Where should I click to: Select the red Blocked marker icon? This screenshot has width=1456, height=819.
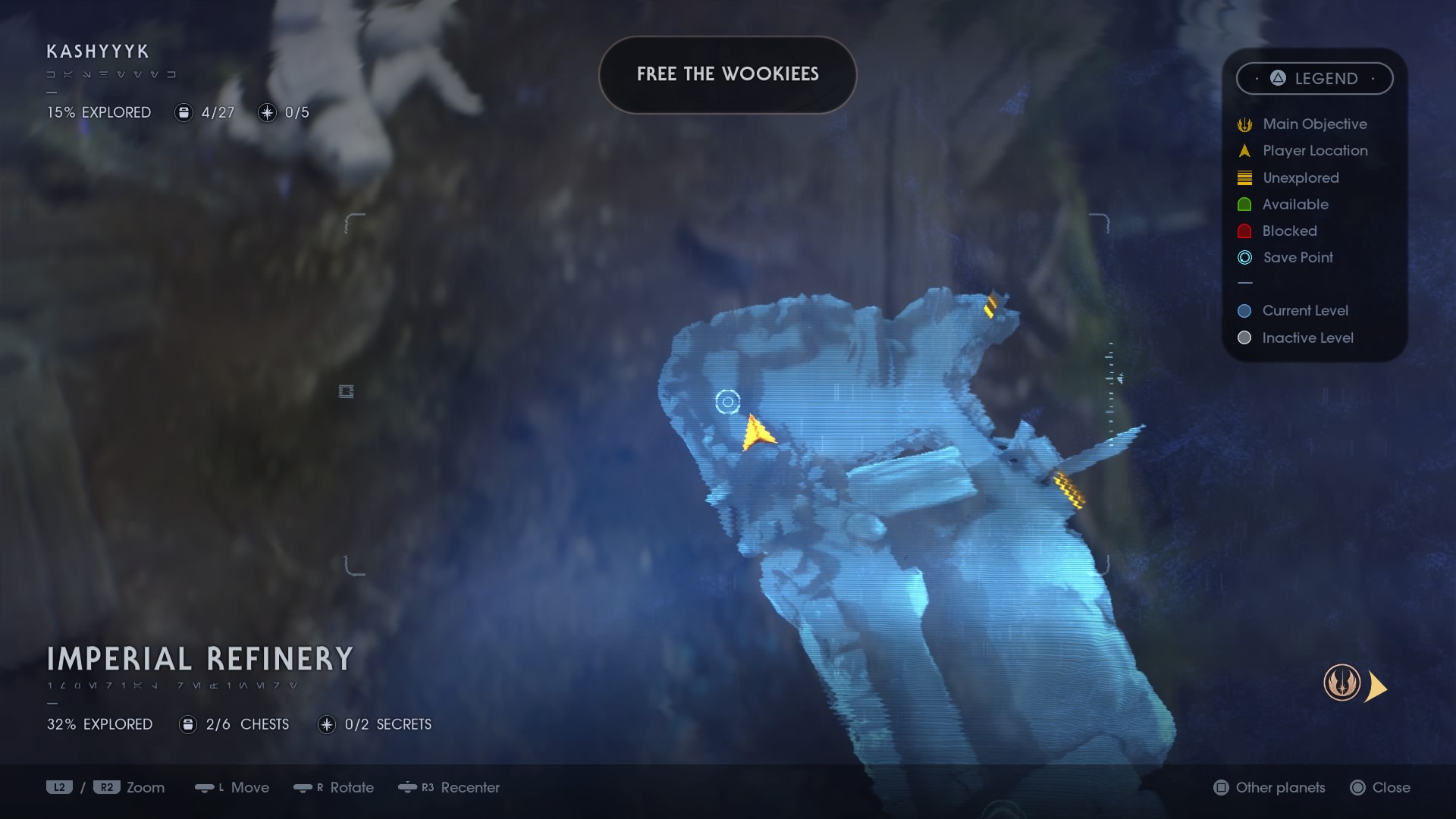pos(1244,231)
